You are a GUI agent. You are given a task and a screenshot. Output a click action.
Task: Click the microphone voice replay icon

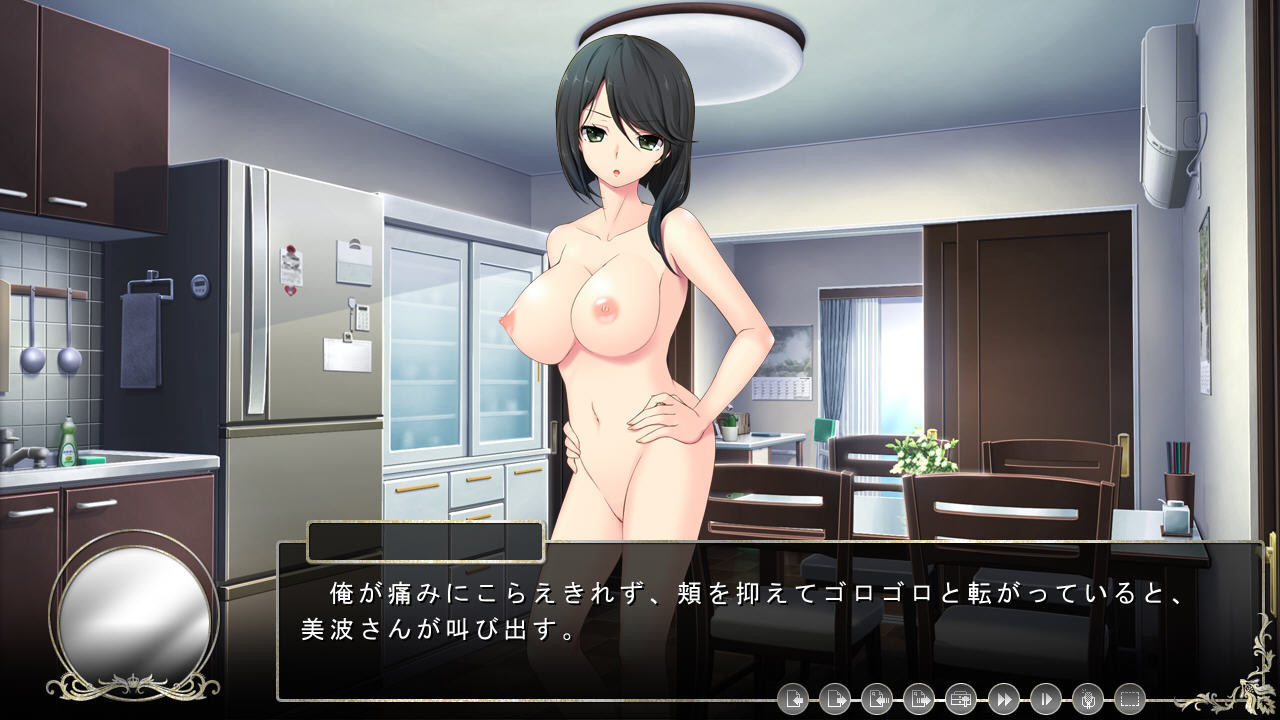tap(1087, 698)
